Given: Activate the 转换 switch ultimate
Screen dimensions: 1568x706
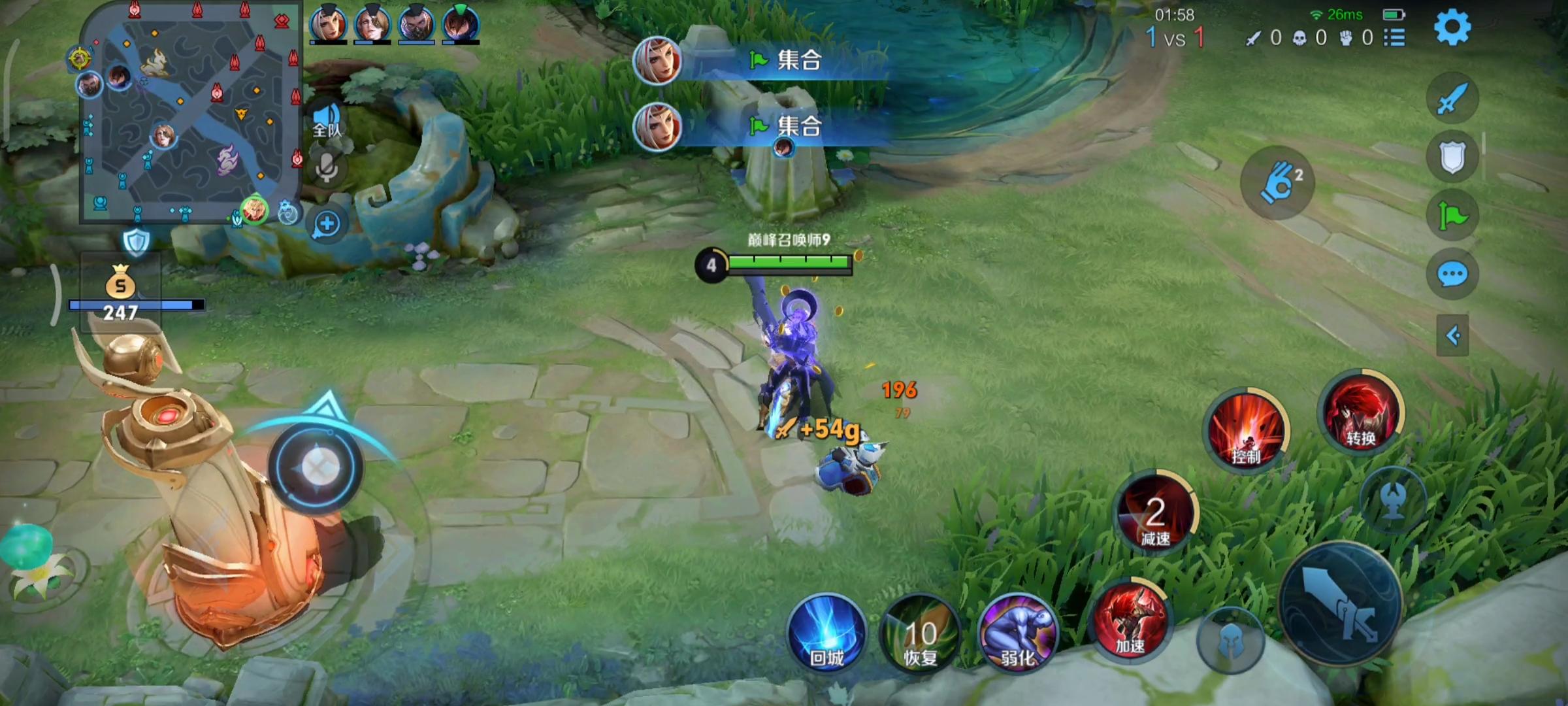Looking at the screenshot, I should click(x=1360, y=412).
